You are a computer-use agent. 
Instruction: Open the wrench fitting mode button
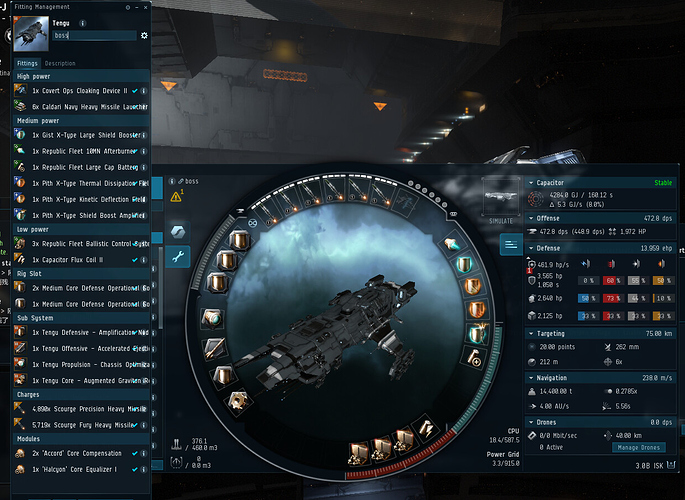click(178, 257)
